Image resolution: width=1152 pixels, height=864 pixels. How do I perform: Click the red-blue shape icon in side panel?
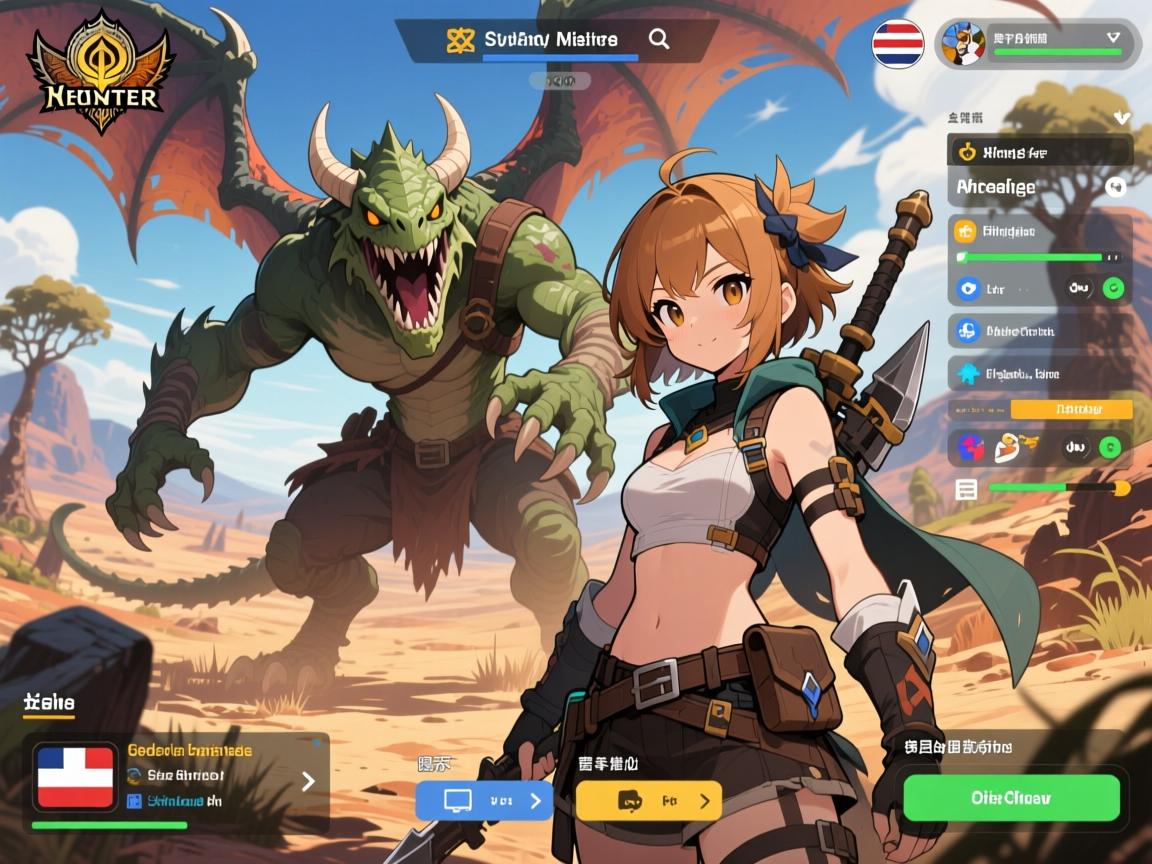tap(971, 447)
